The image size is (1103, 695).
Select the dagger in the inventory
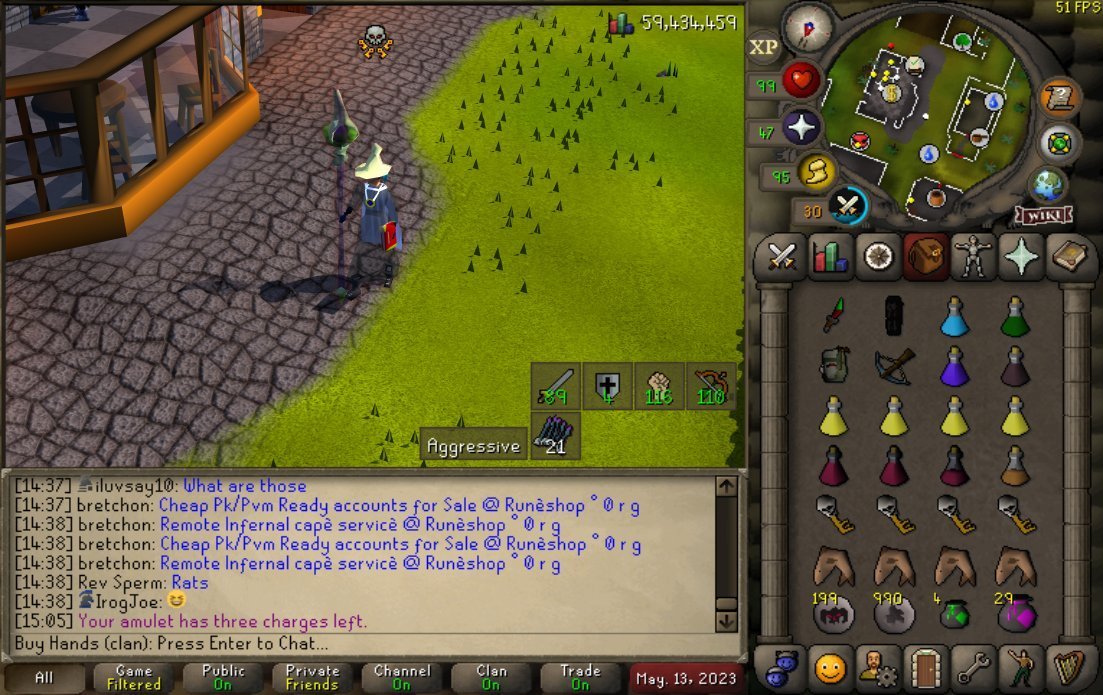[833, 316]
